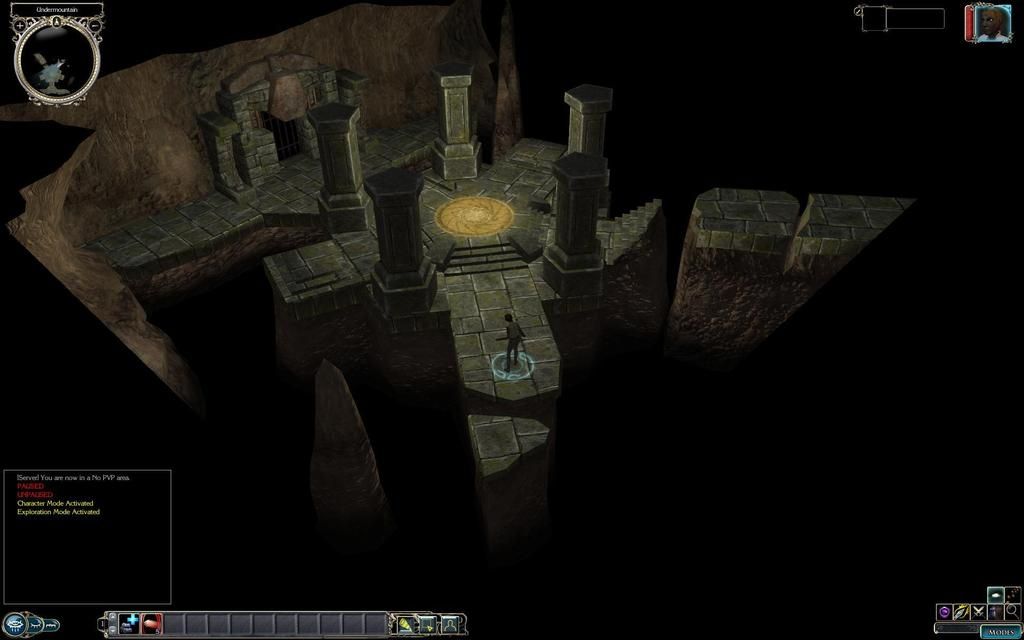Screen dimensions: 1024x640
Task: Activate the purple orb mode icon
Action: coord(944,611)
